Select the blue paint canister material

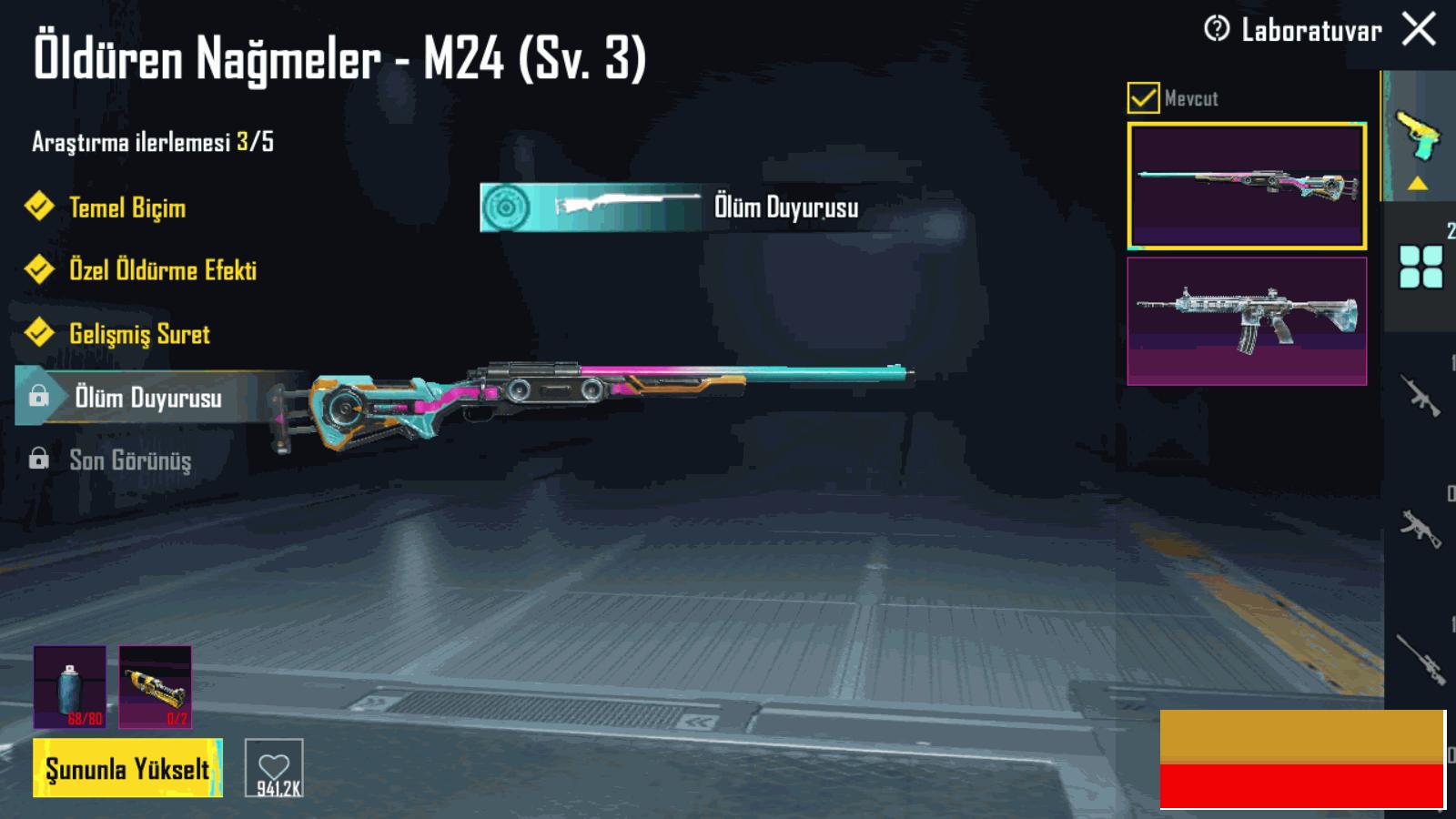click(70, 686)
